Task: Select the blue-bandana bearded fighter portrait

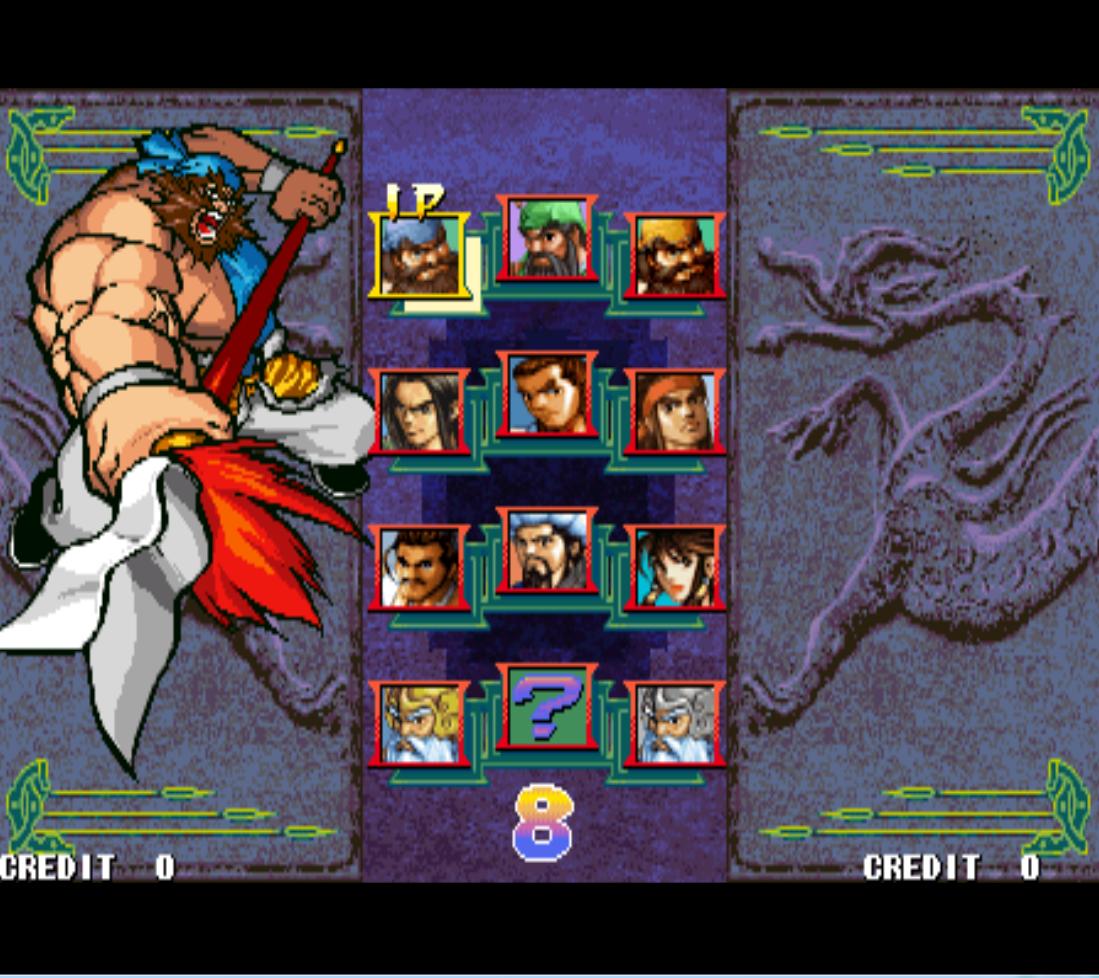Action: click(419, 255)
